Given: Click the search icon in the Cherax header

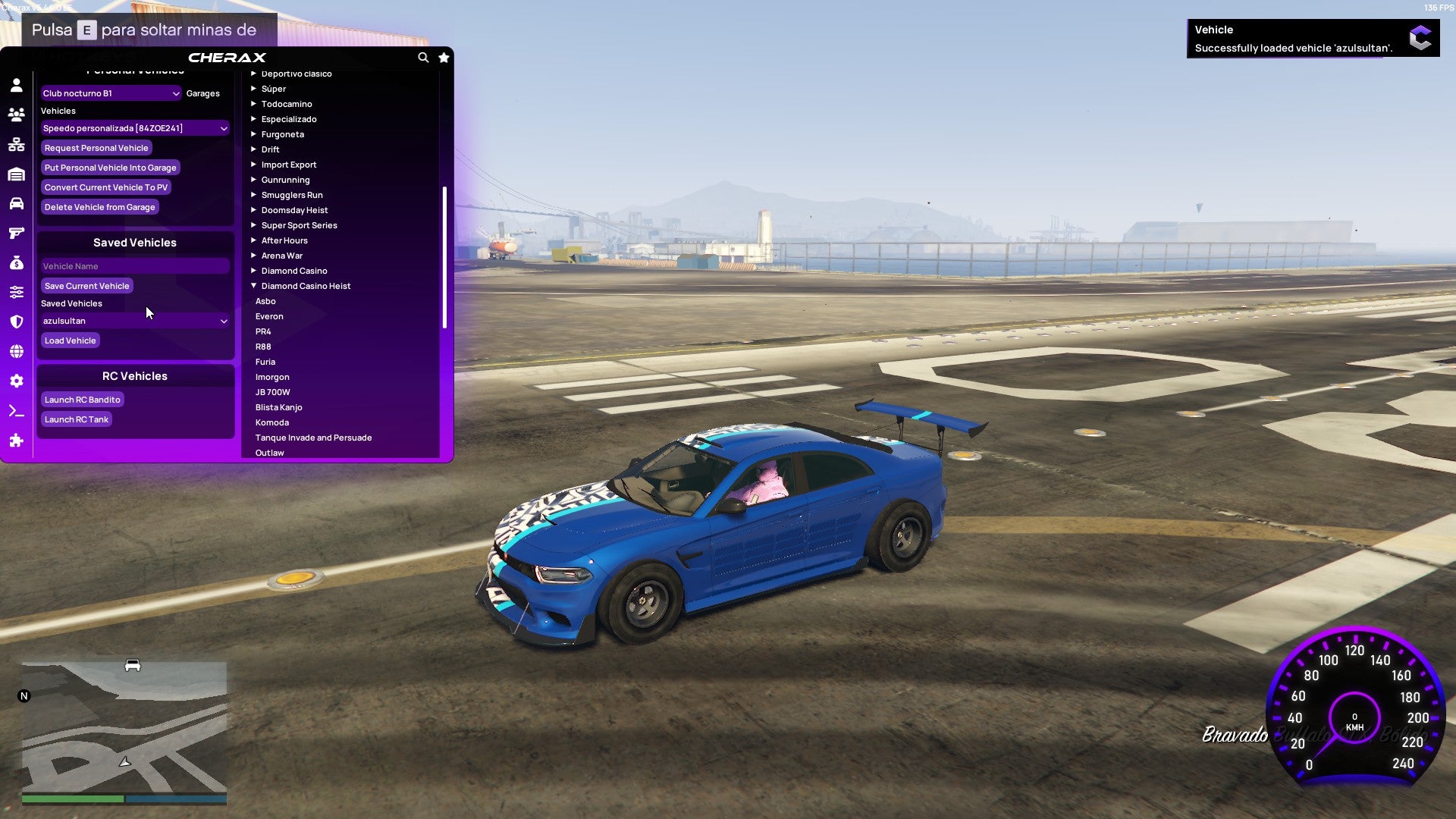Looking at the screenshot, I should coord(423,58).
